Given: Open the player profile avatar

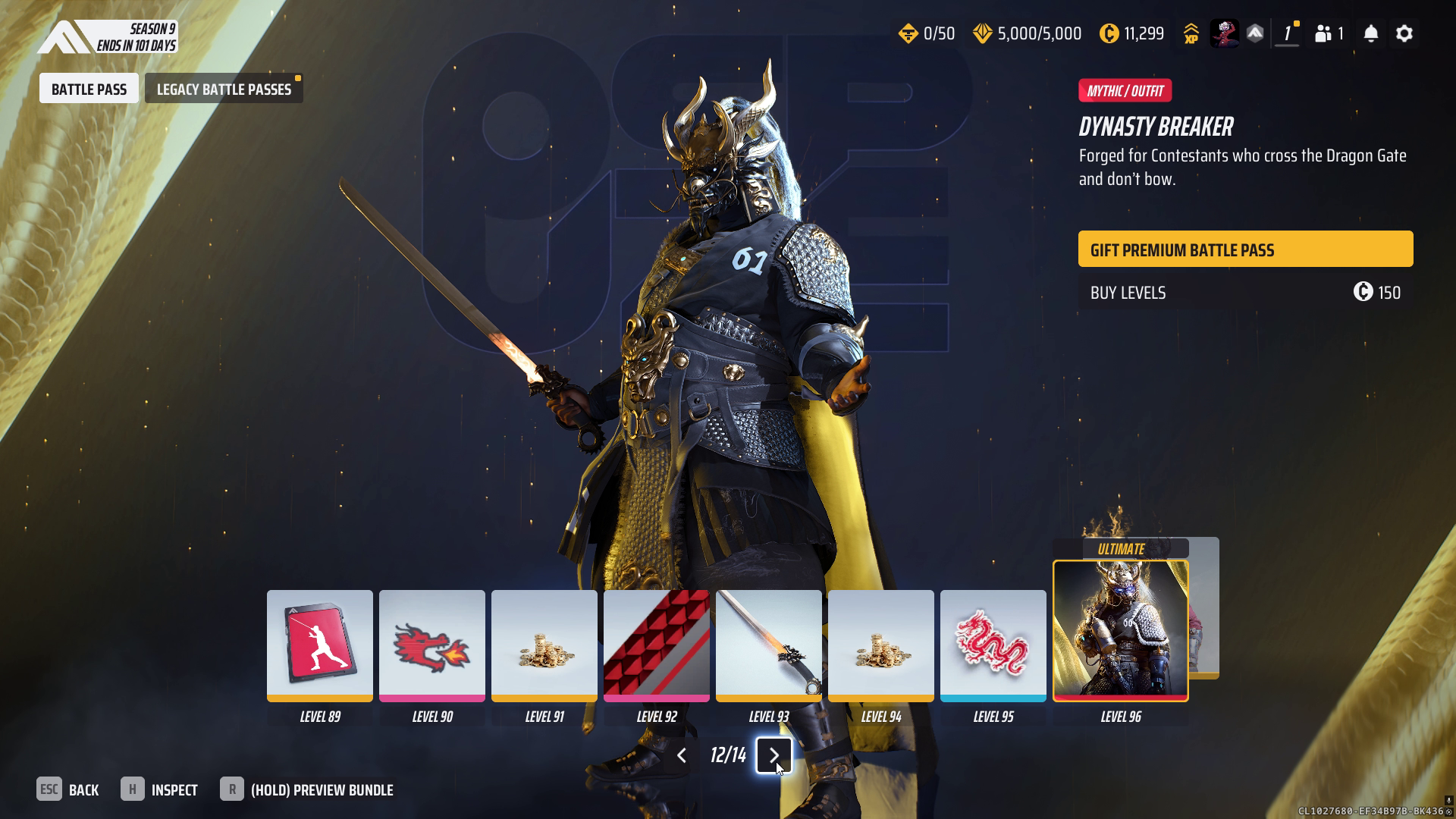Looking at the screenshot, I should [x=1223, y=33].
